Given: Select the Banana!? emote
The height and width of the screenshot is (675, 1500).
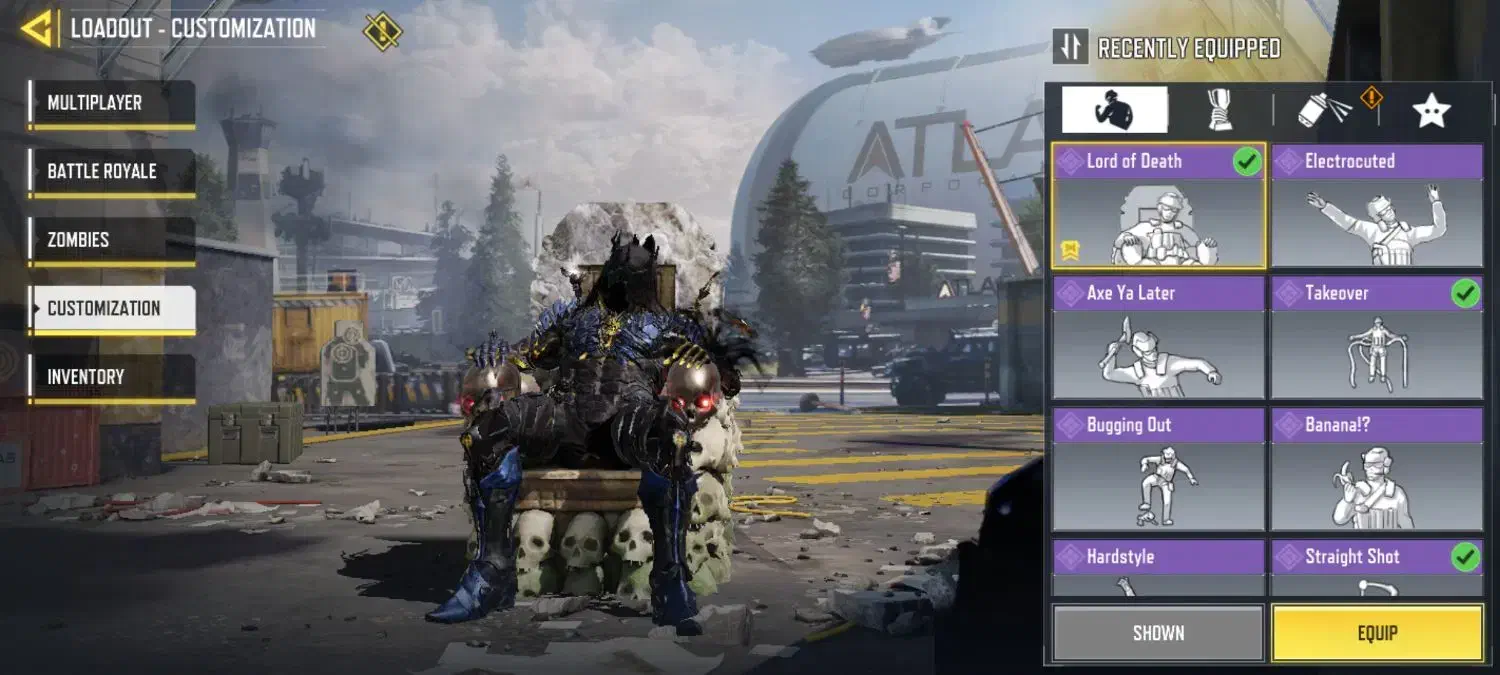Looking at the screenshot, I should pyautogui.click(x=1376, y=470).
